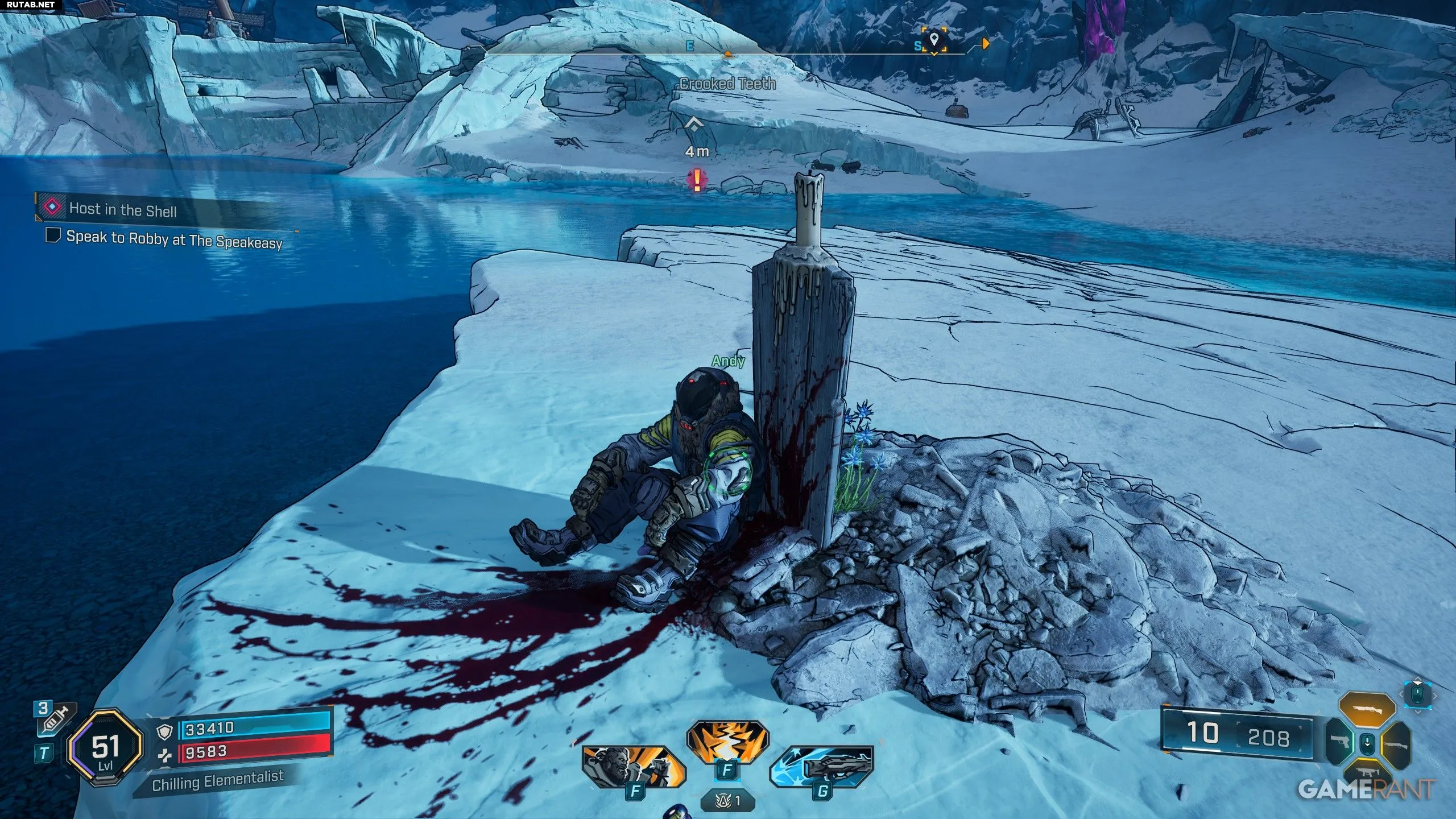The width and height of the screenshot is (1456, 819).
Task: Click the waypoint pin on the compass
Action: (933, 40)
